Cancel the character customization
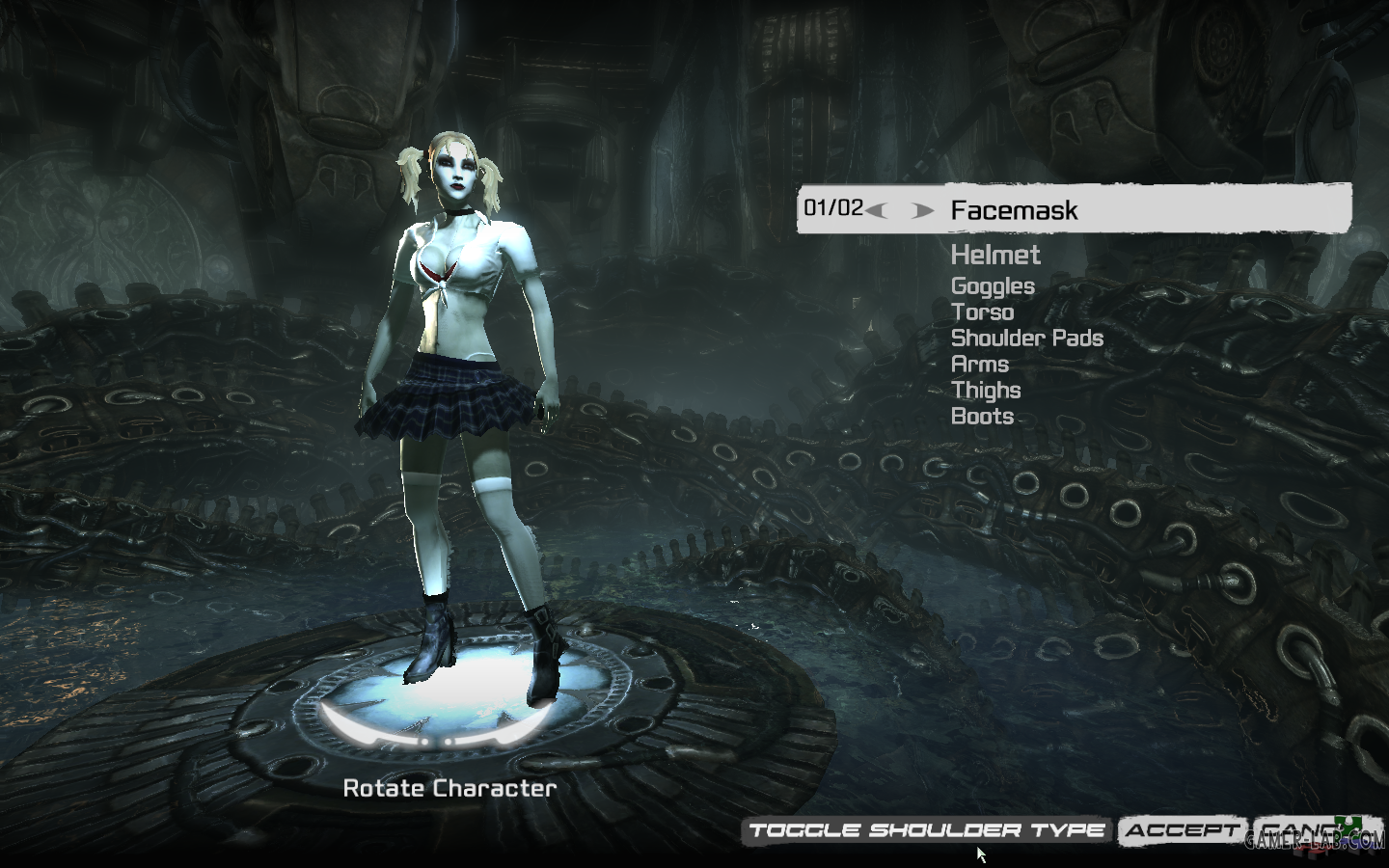Image resolution: width=1389 pixels, height=868 pixels. 1302,828
